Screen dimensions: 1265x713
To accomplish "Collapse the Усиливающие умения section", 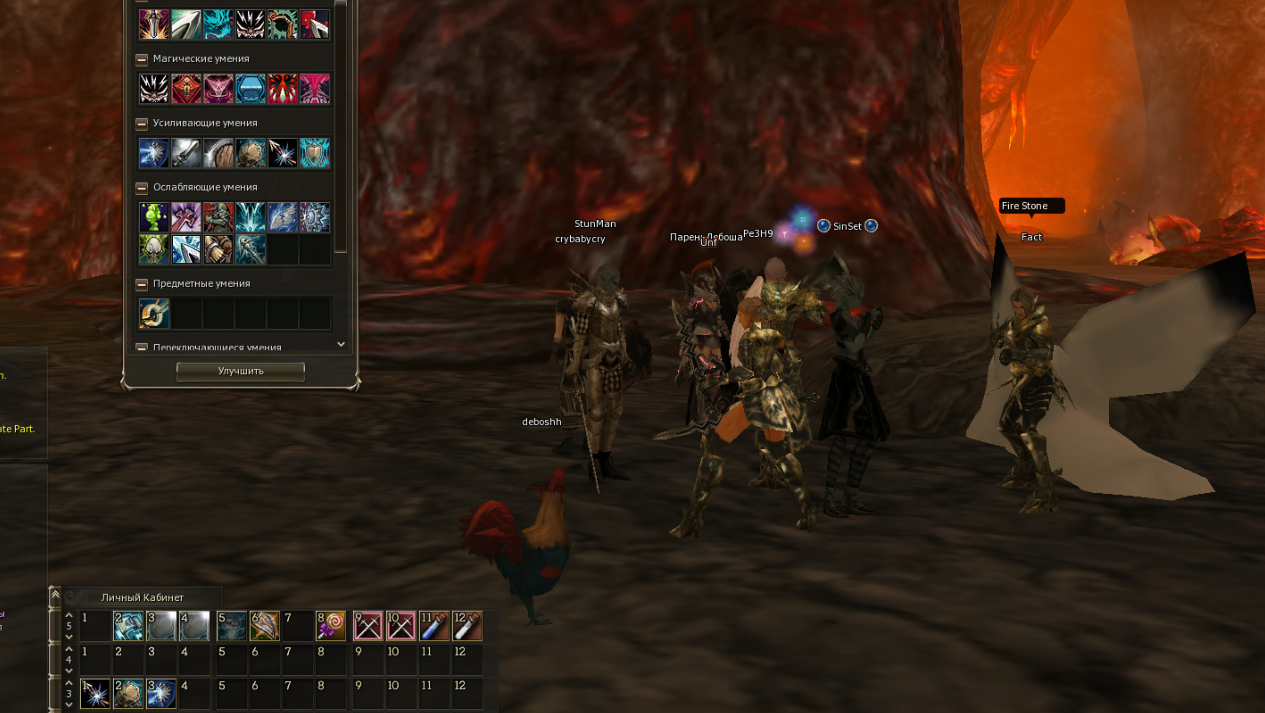I will tap(142, 124).
